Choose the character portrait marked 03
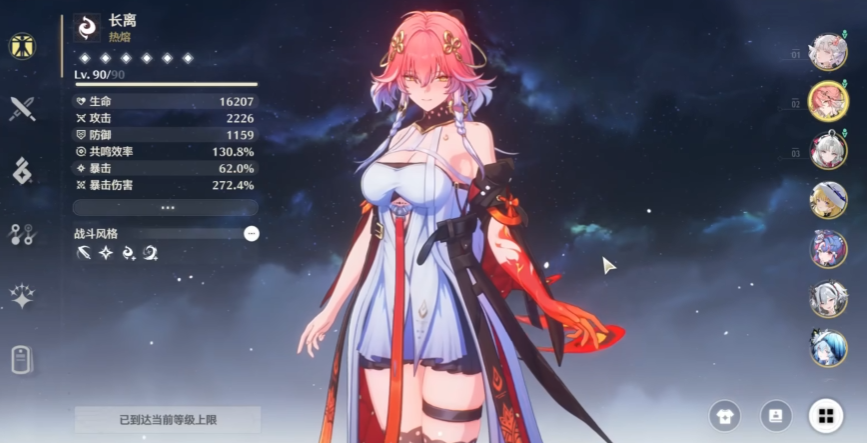Viewport: 867px width, 443px height. [x=828, y=150]
